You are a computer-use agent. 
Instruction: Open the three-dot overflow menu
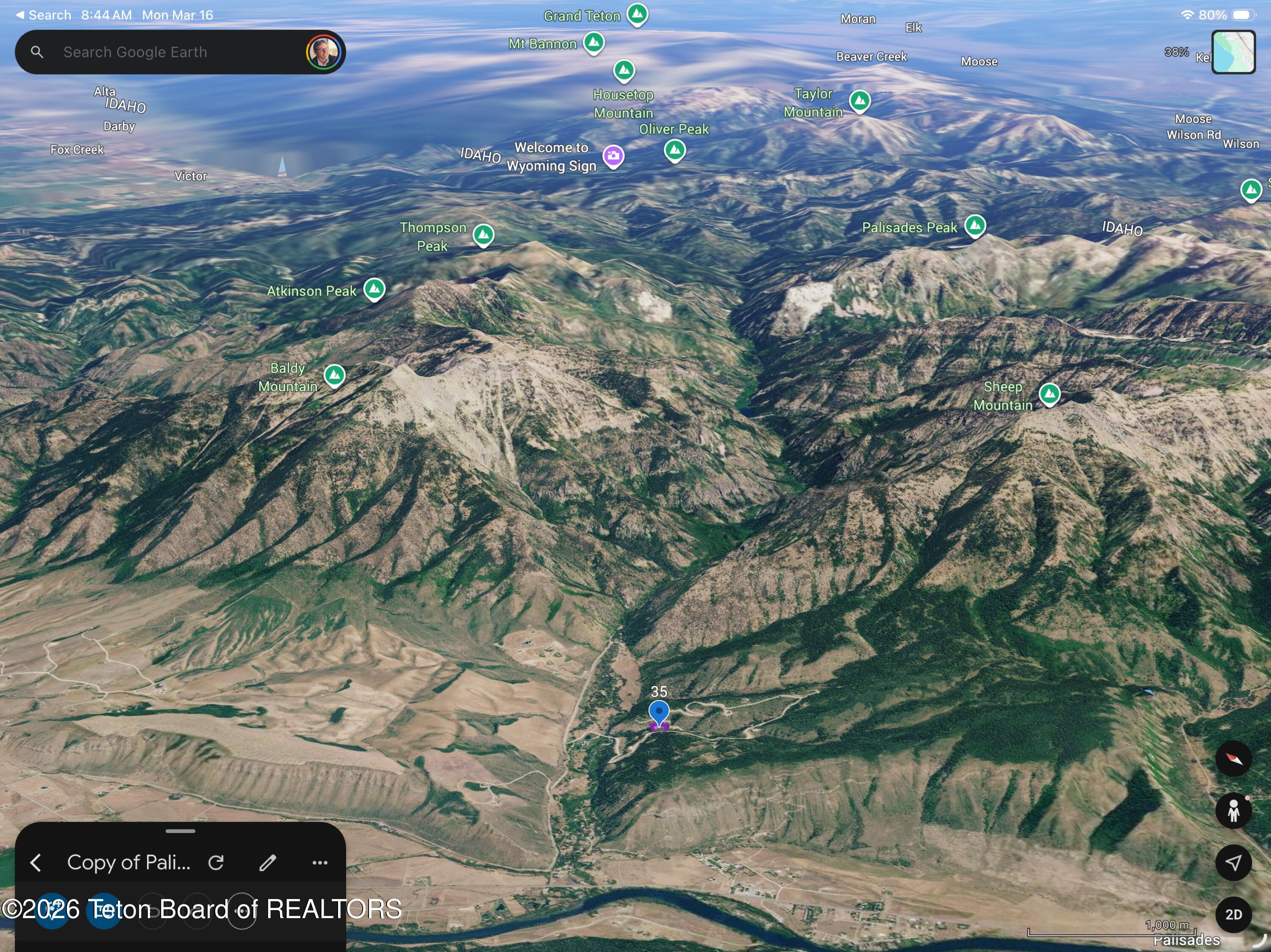pyautogui.click(x=319, y=862)
